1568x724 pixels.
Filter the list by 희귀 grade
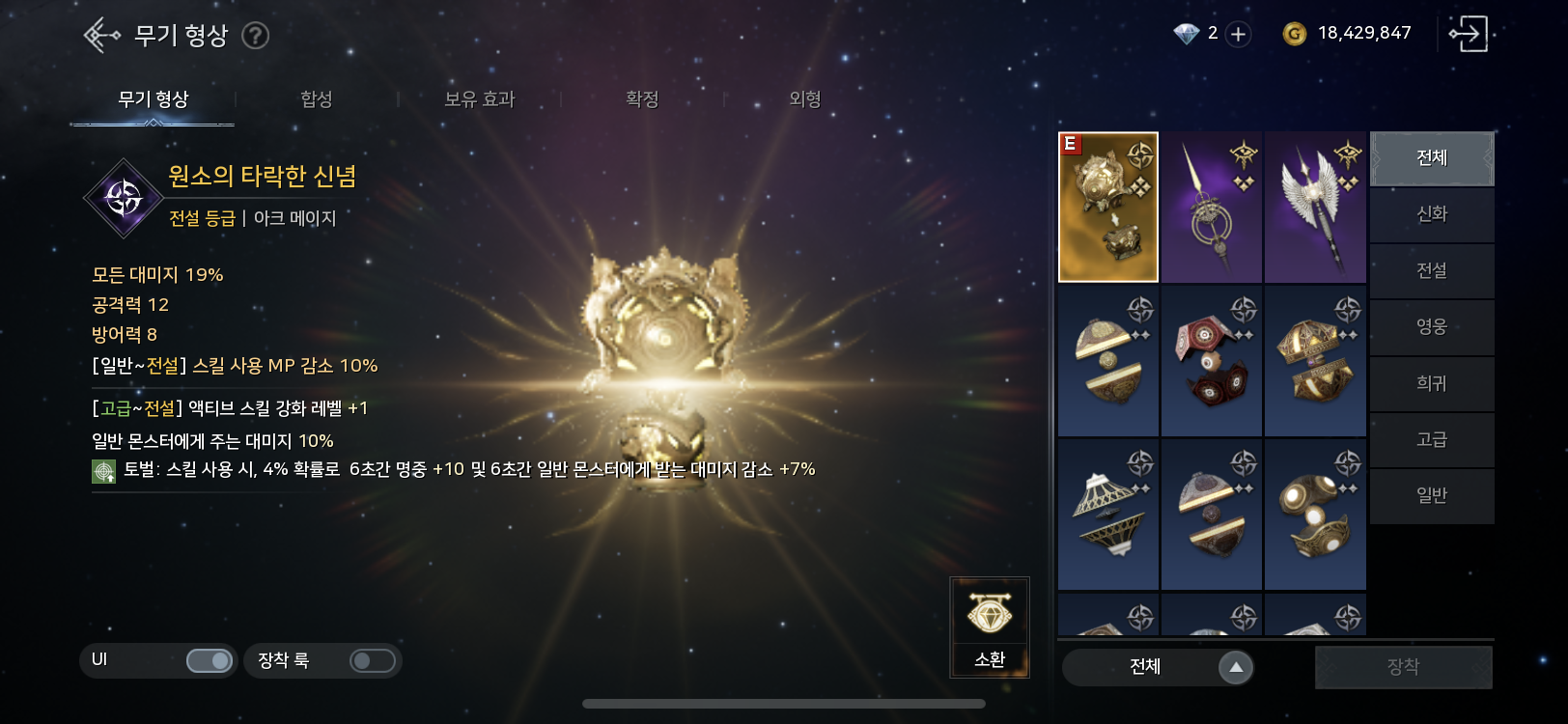pos(1432,383)
